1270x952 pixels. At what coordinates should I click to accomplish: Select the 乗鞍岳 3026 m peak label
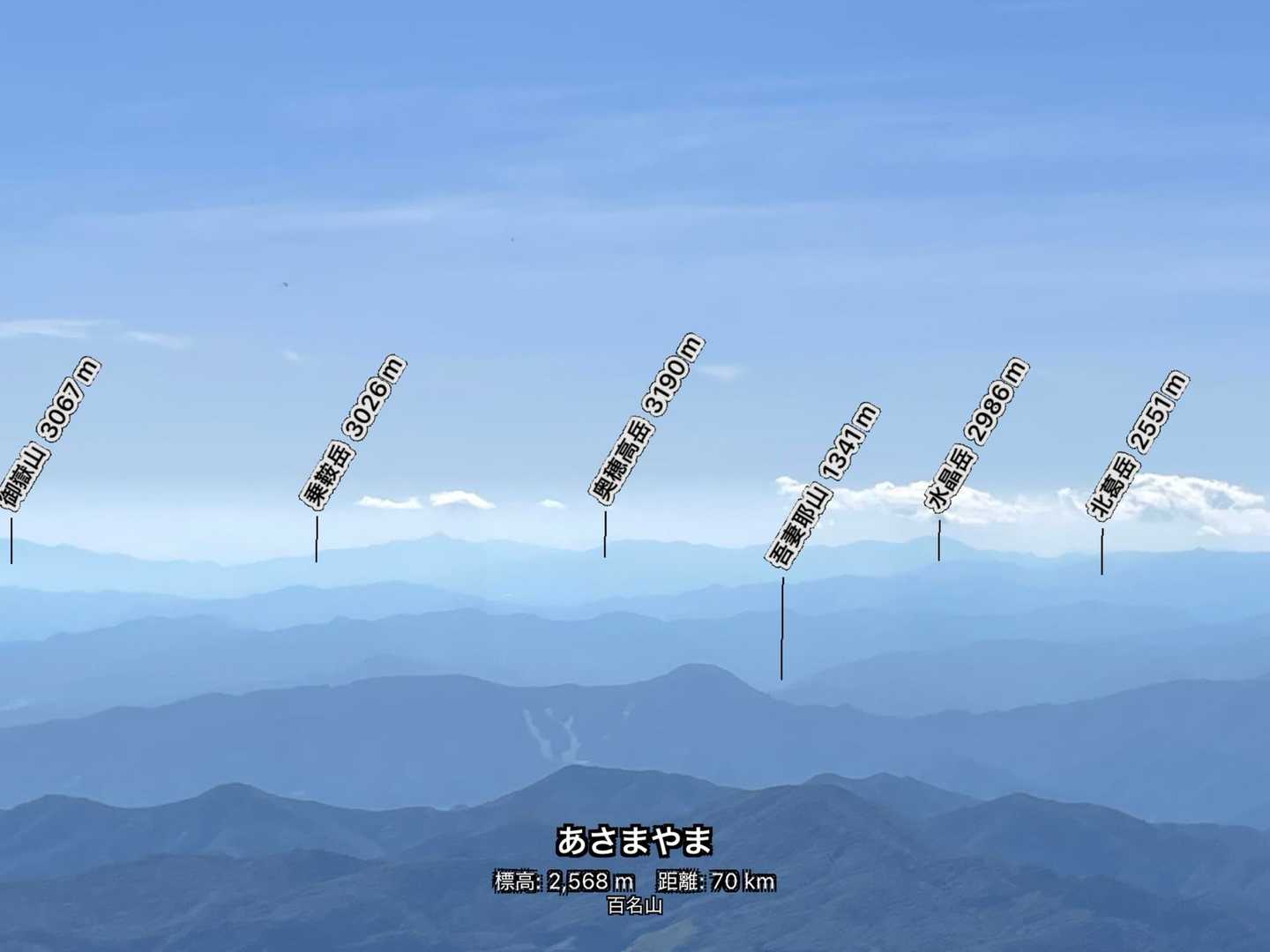coord(353,432)
